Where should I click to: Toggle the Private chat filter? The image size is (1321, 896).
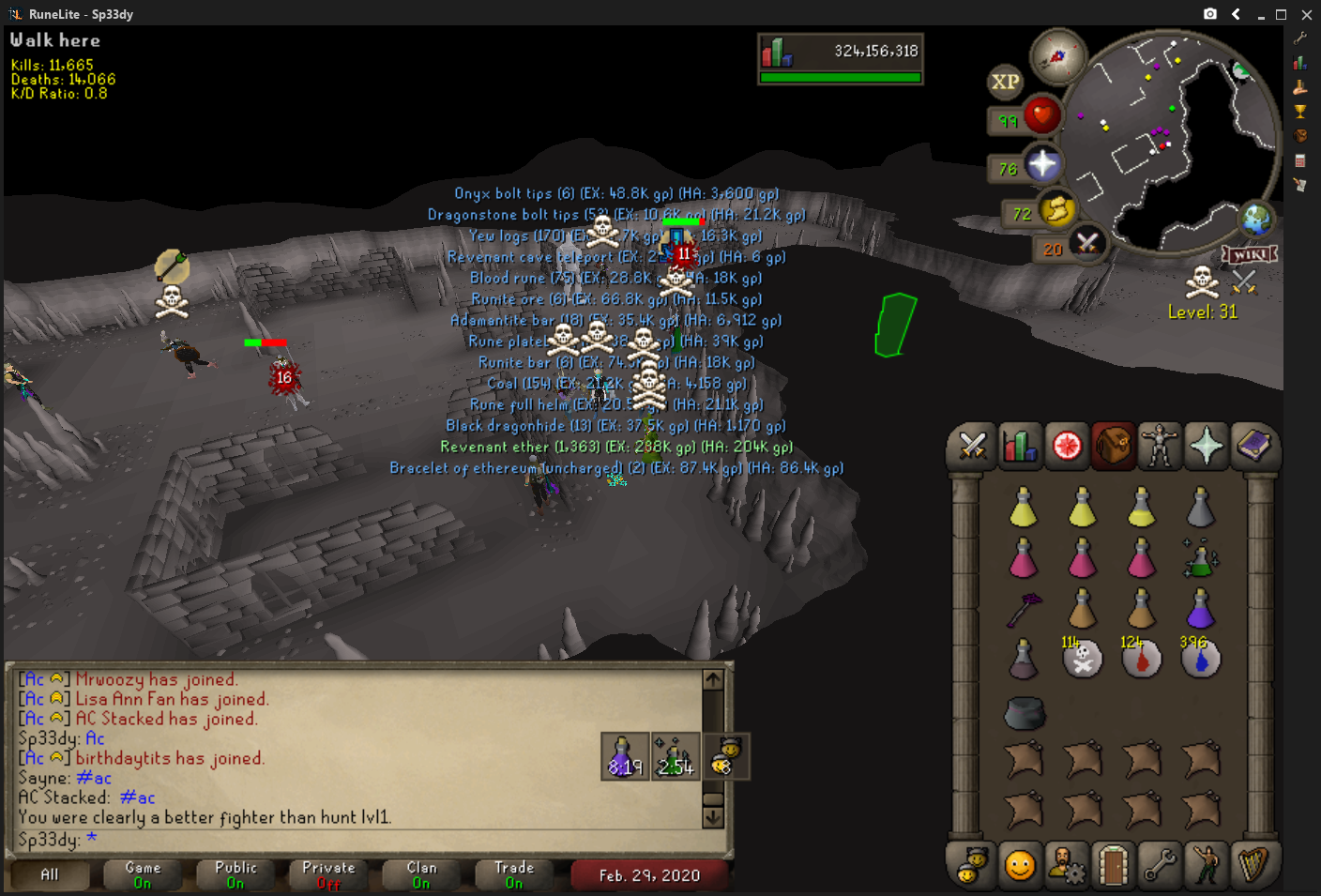click(328, 874)
